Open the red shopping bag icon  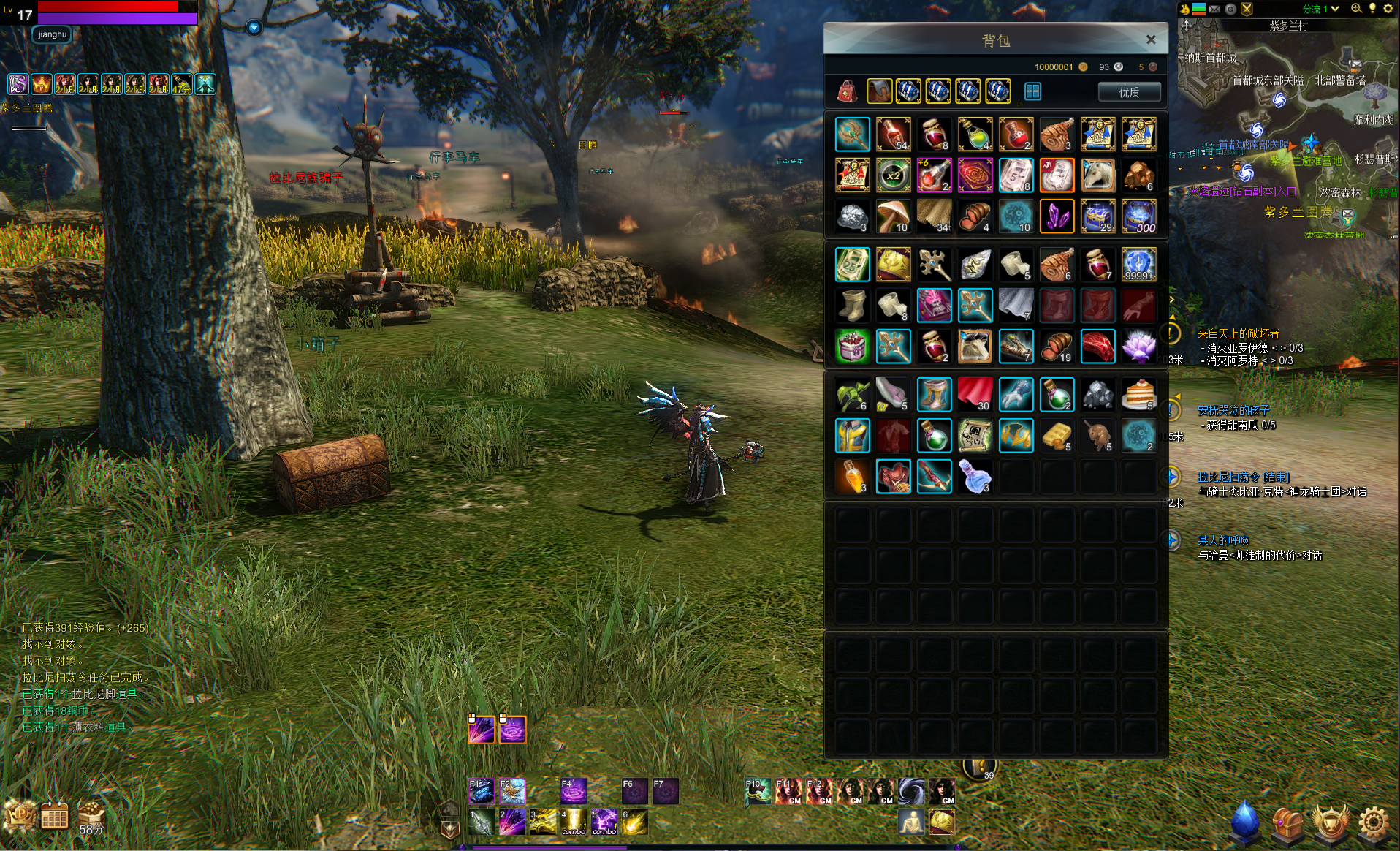(847, 91)
